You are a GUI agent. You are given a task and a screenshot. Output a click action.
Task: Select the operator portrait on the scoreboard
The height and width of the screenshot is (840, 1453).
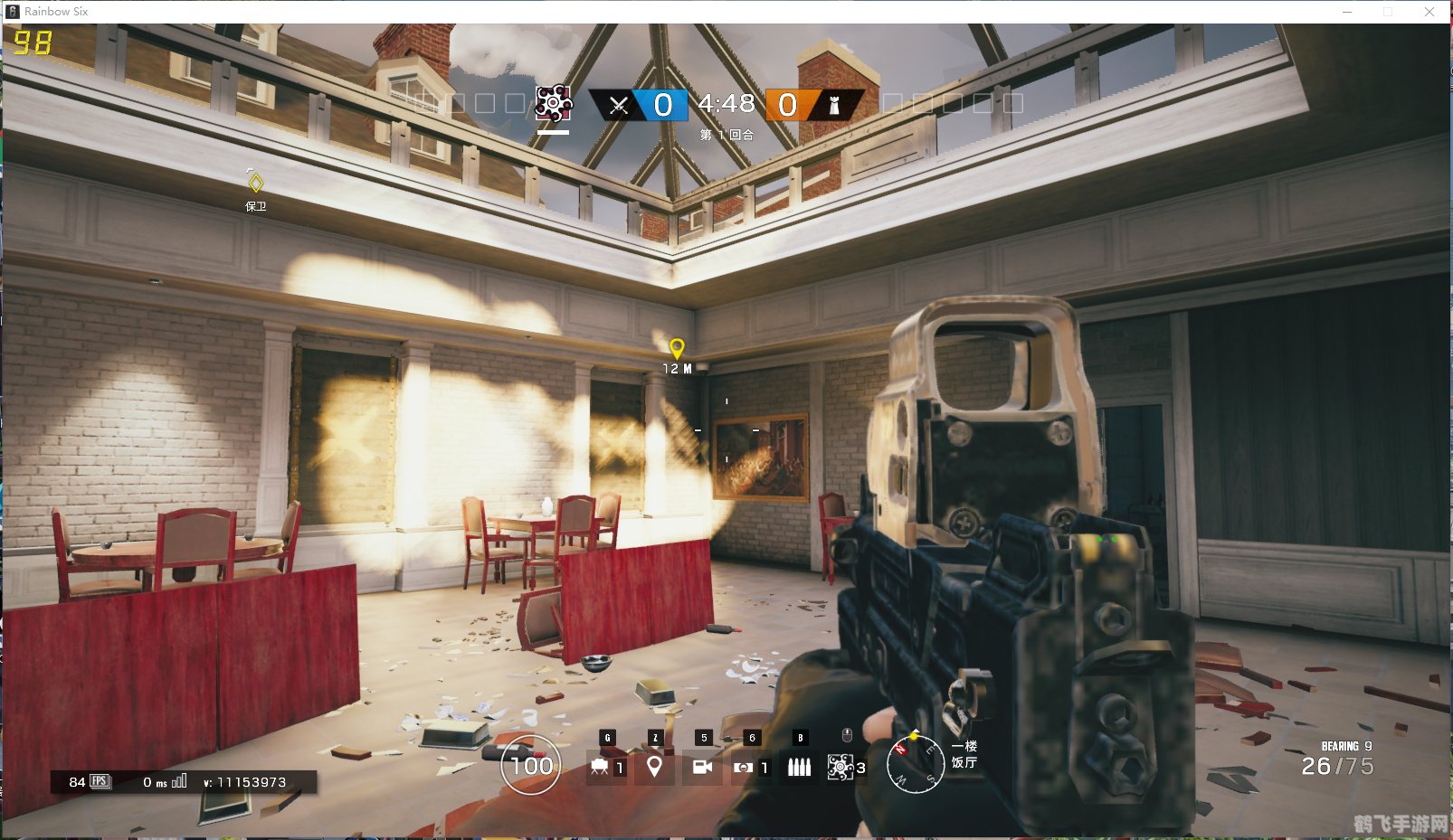(x=553, y=104)
